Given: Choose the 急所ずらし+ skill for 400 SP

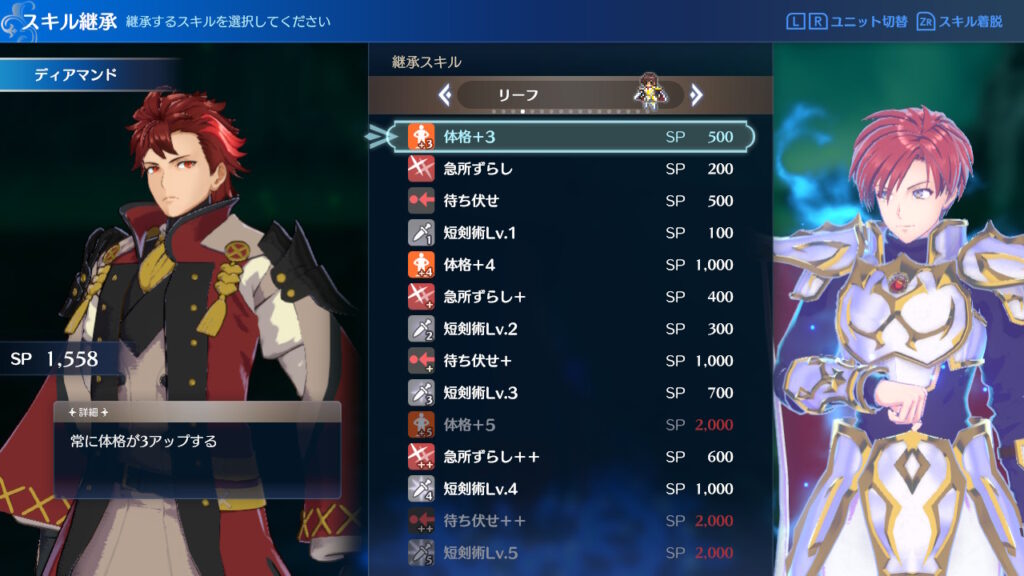Looking at the screenshot, I should click(570, 297).
